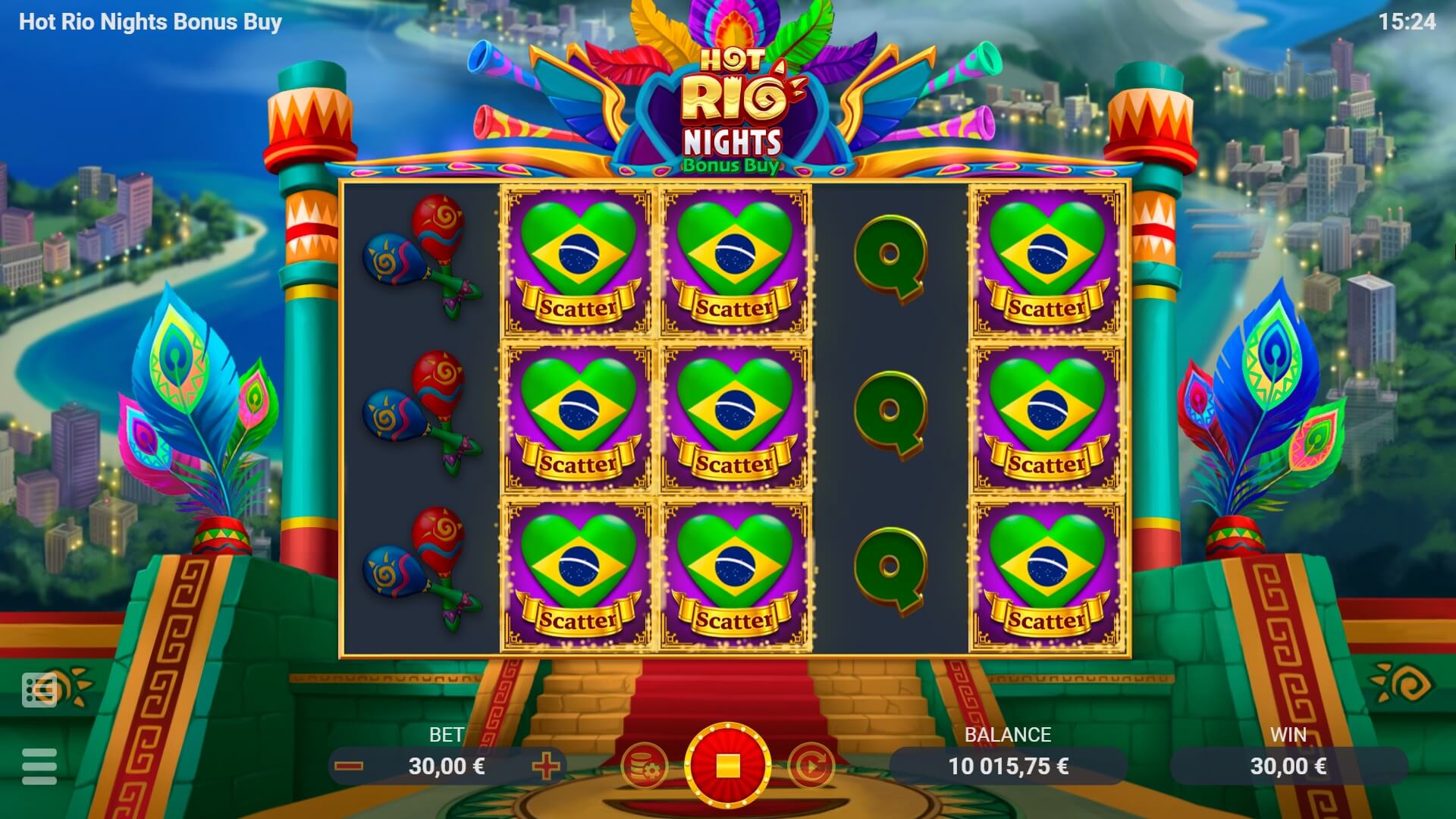Viewport: 1456px width, 819px height.
Task: Open the coin stack bet settings
Action: coord(644,766)
